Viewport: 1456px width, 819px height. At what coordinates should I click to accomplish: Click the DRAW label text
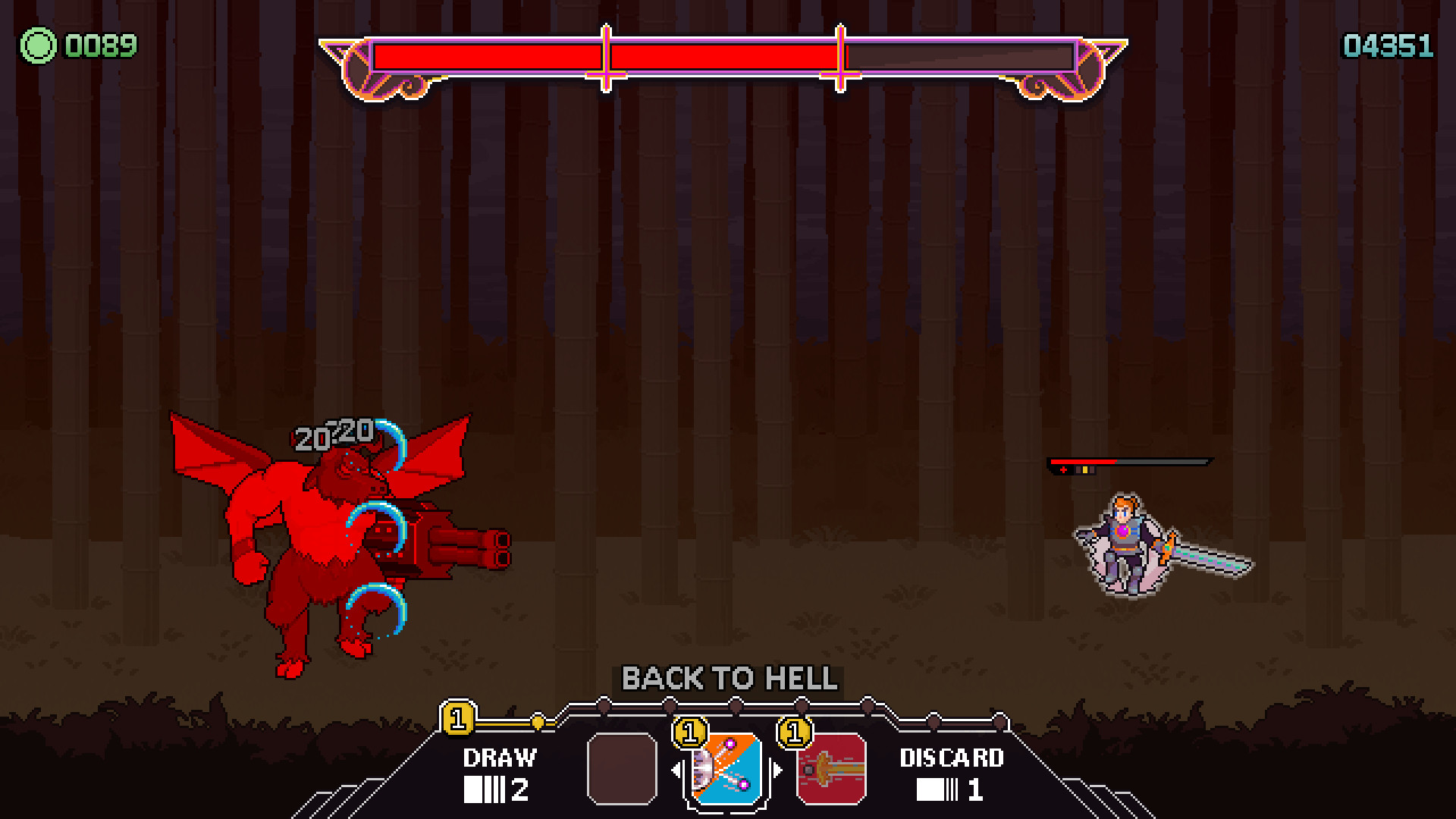click(500, 758)
